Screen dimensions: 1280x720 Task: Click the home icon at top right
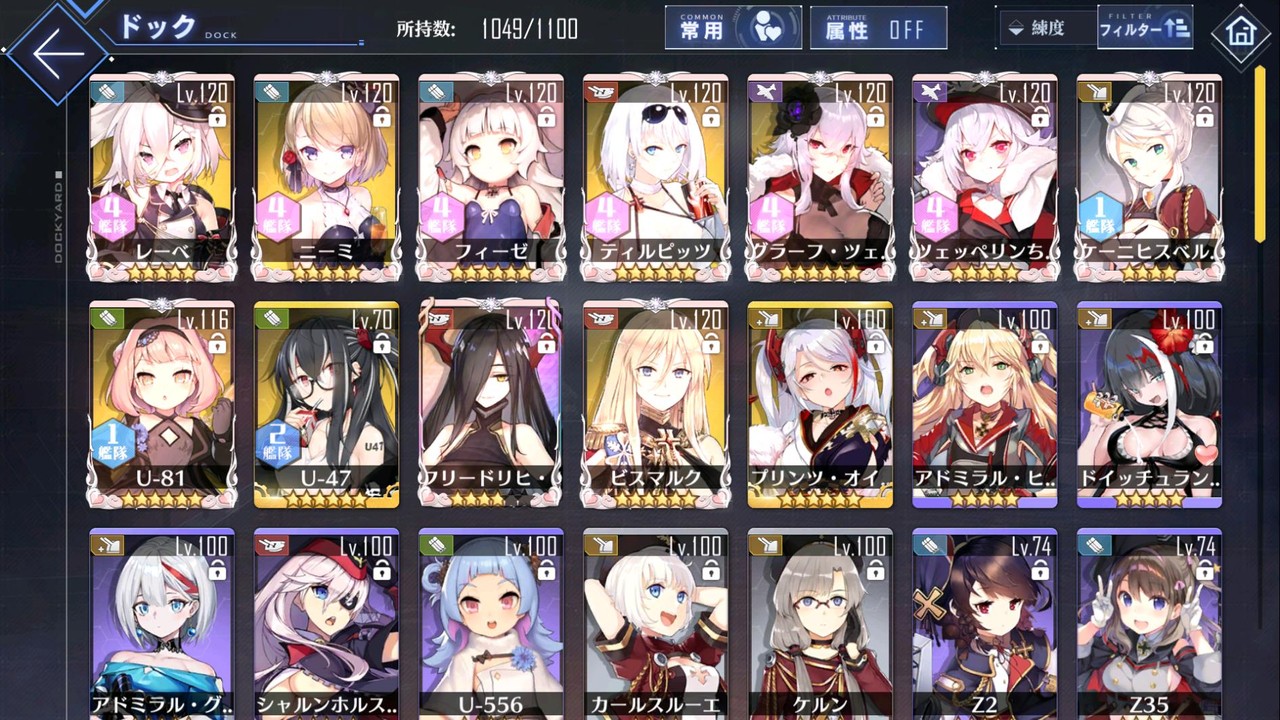point(1241,33)
